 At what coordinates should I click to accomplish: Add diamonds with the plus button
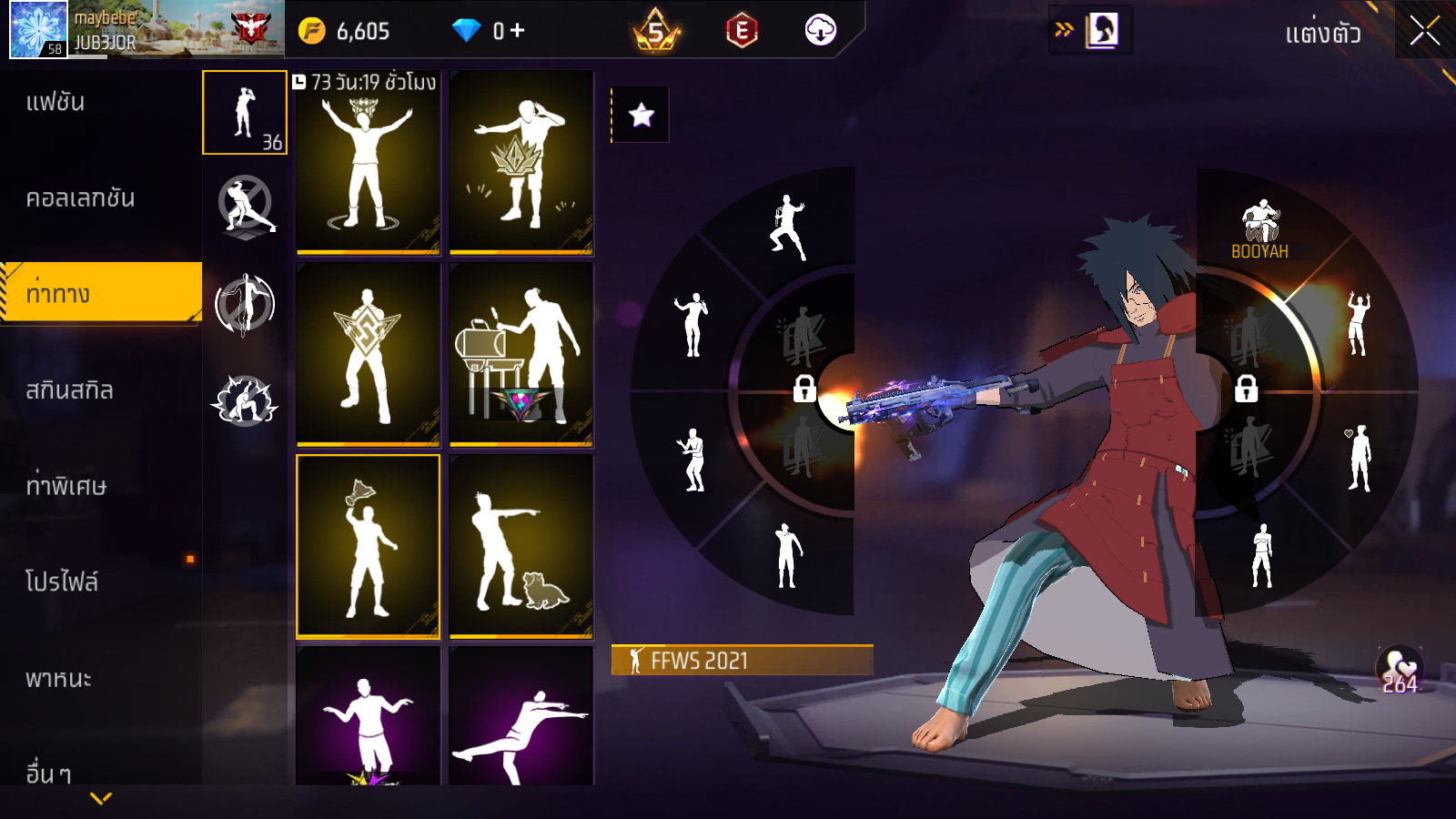518,31
